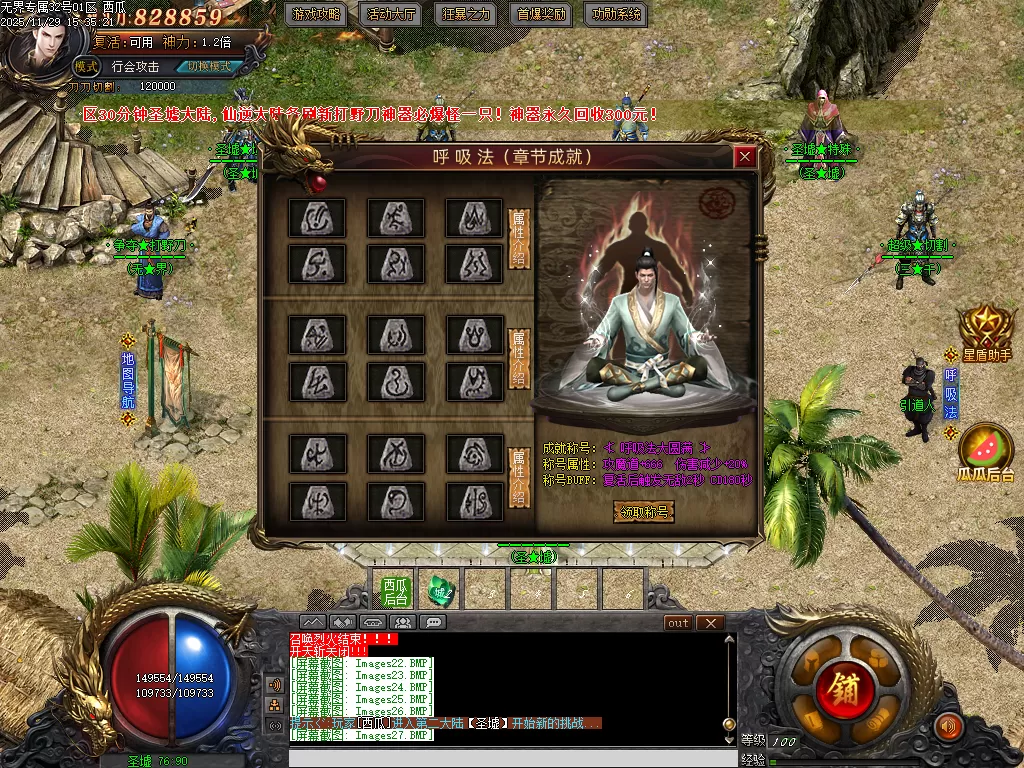Claim the title with 领取称号 button
This screenshot has height=768, width=1024.
pyautogui.click(x=643, y=512)
